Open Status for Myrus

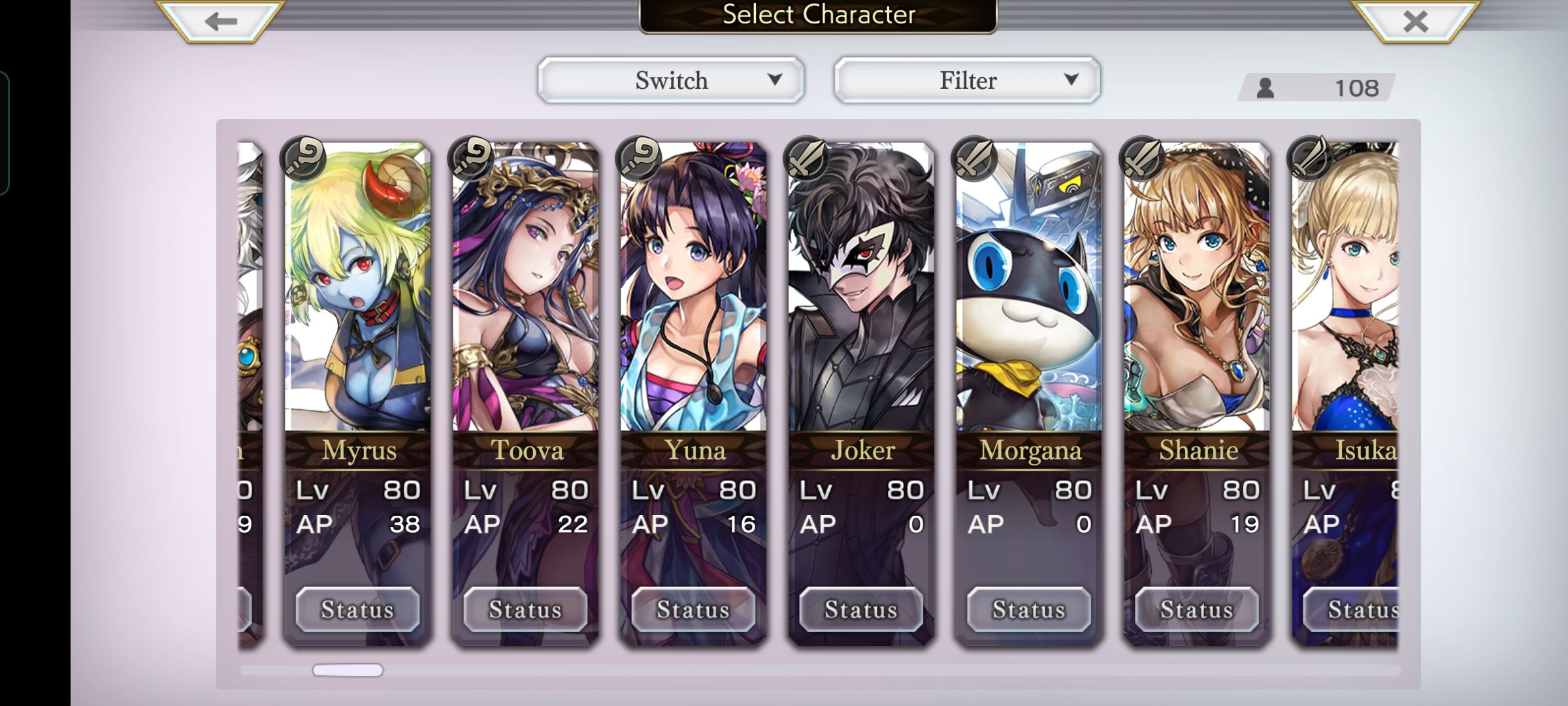[357, 609]
